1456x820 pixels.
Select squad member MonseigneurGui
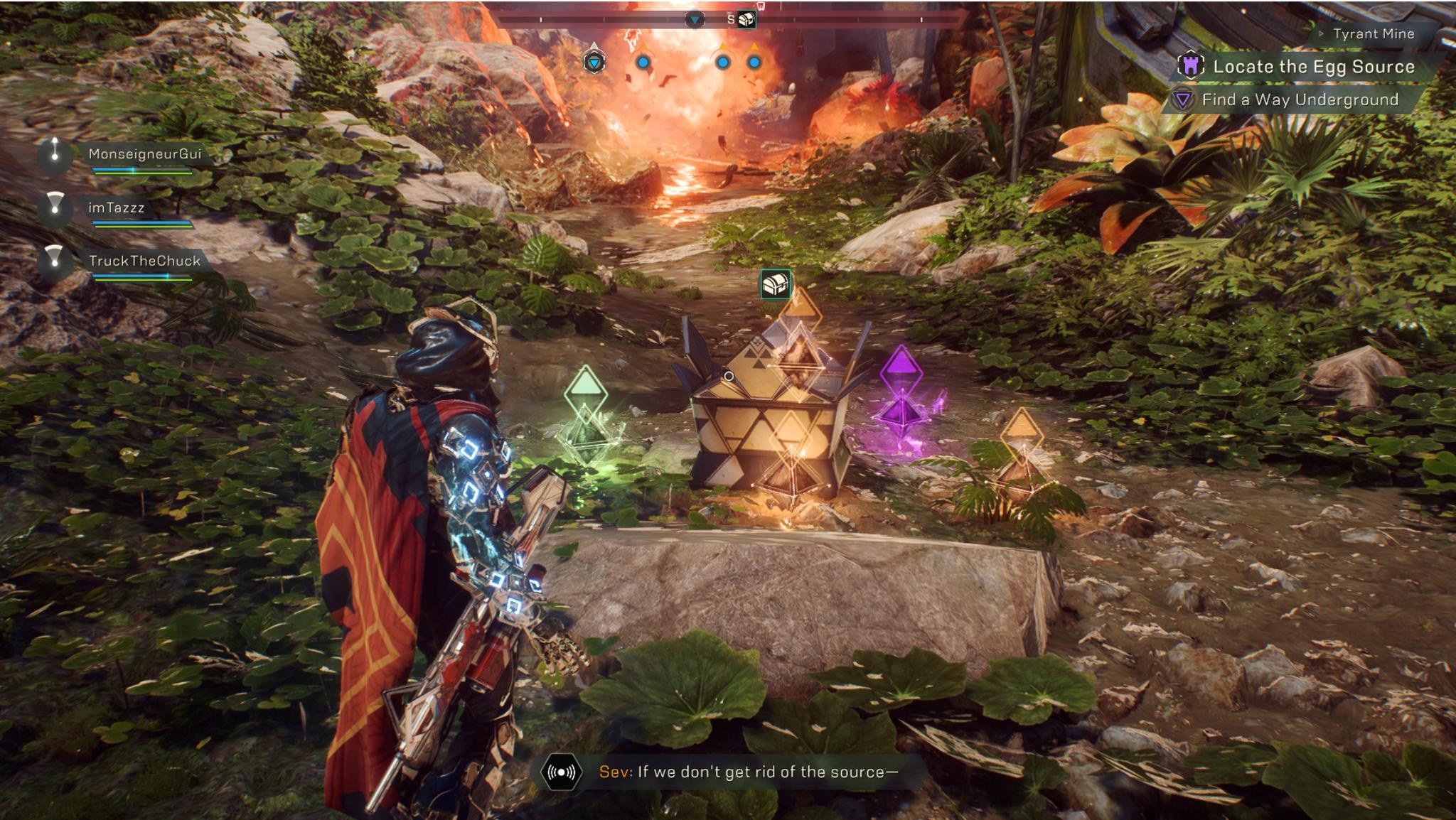(144, 154)
